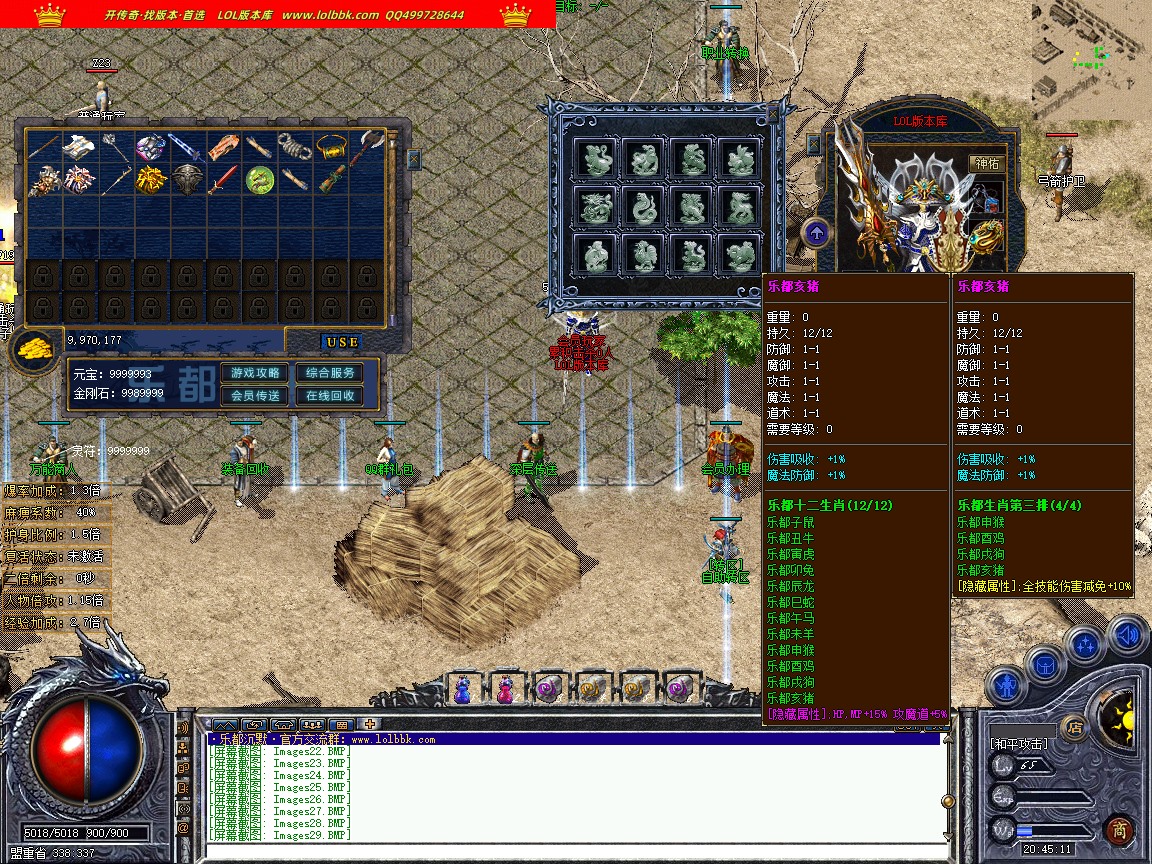Image resolution: width=1152 pixels, height=864 pixels.
Task: Click the 会员传送 member teleport button
Action: point(255,395)
